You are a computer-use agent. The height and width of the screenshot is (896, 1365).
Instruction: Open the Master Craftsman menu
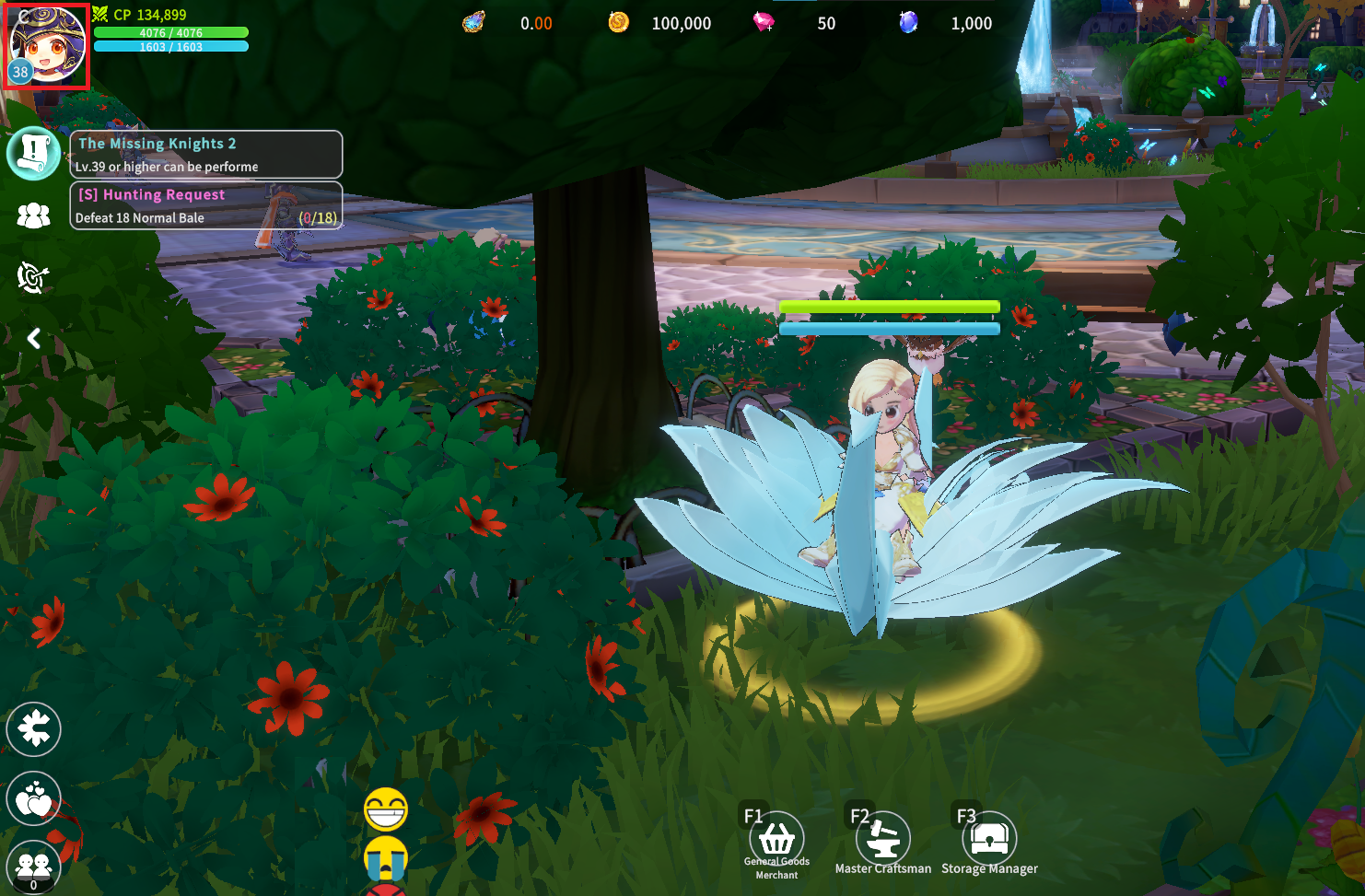tap(883, 839)
